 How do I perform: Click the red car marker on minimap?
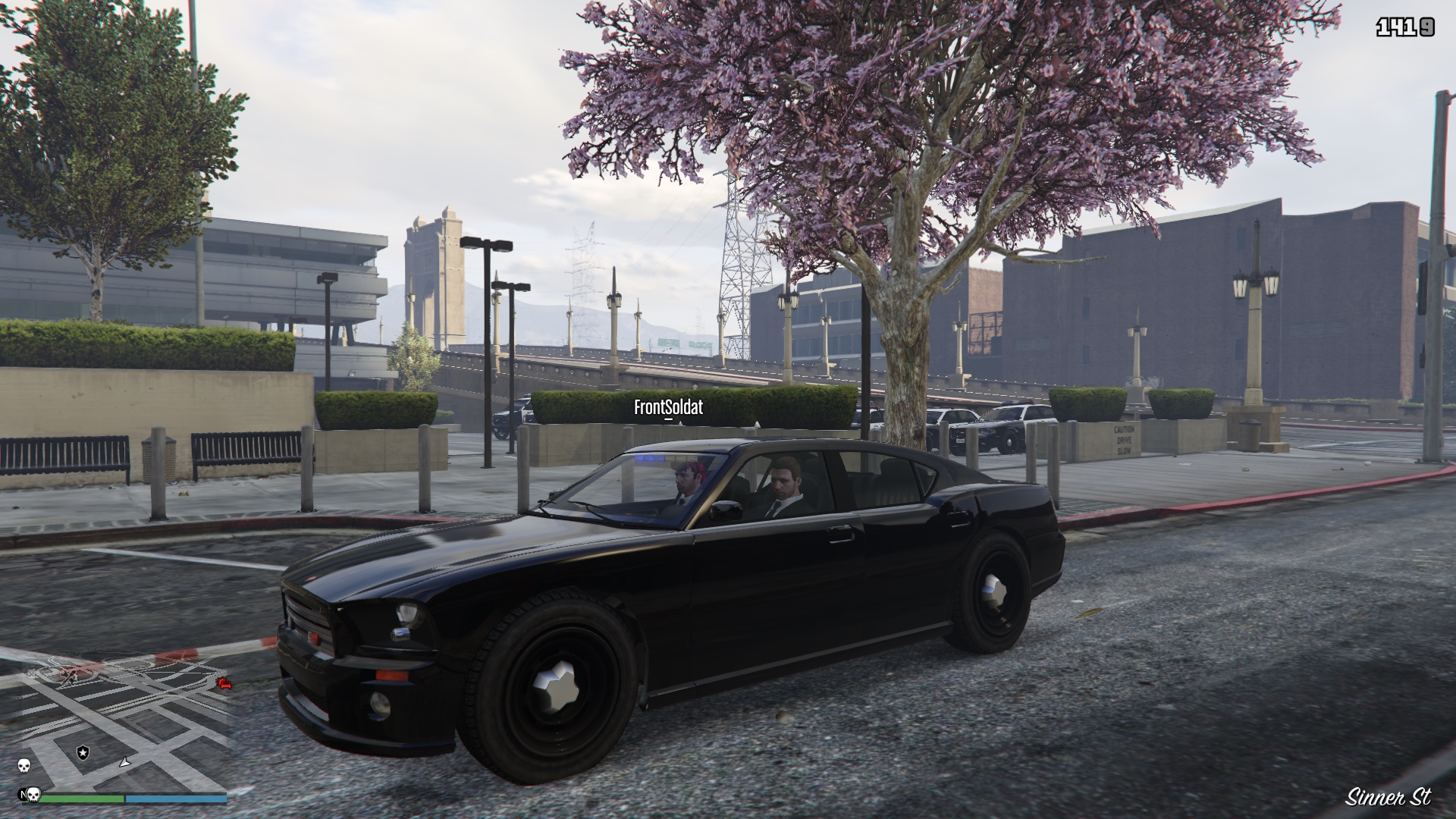point(224,685)
